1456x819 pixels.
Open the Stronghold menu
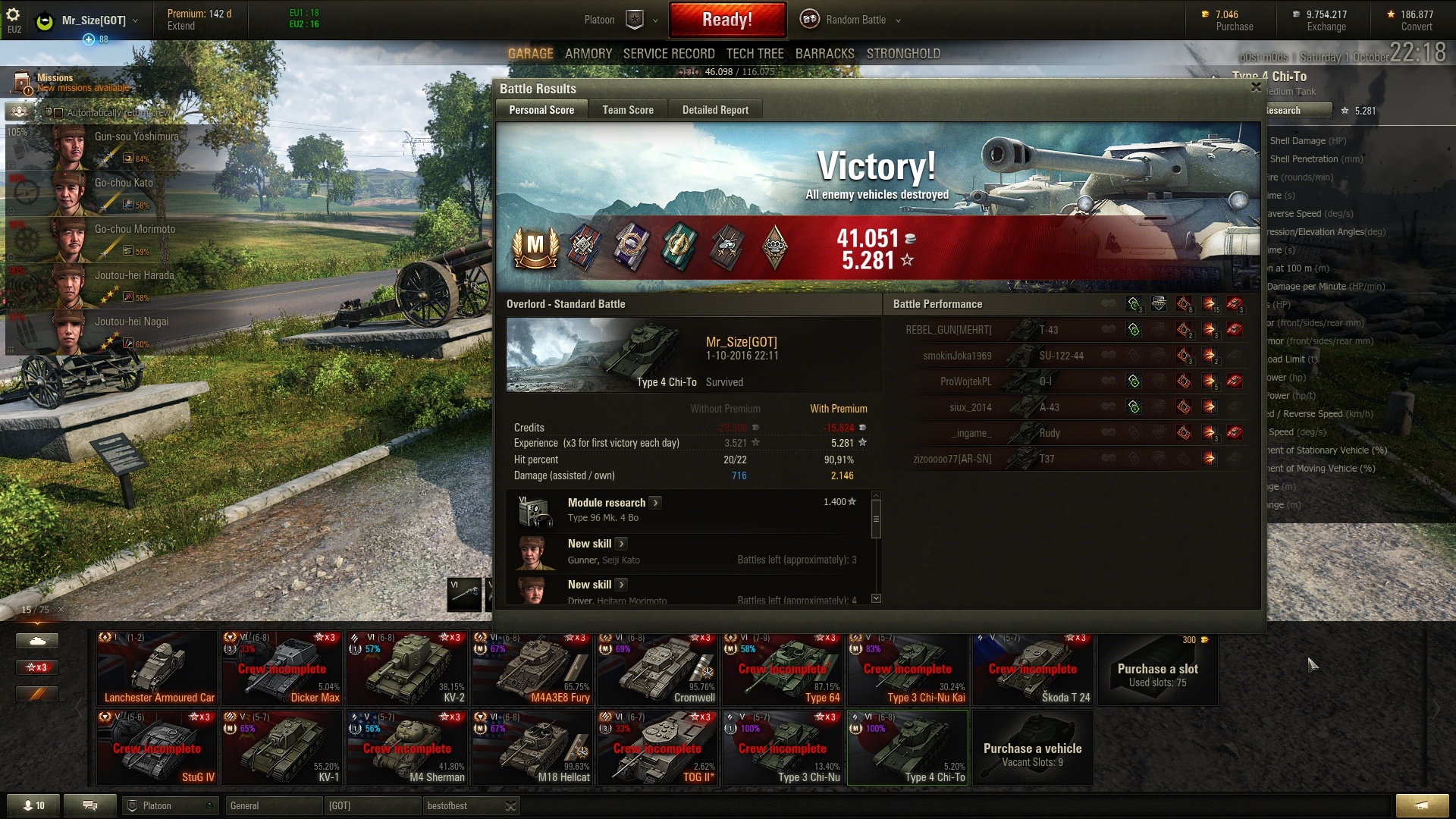902,54
